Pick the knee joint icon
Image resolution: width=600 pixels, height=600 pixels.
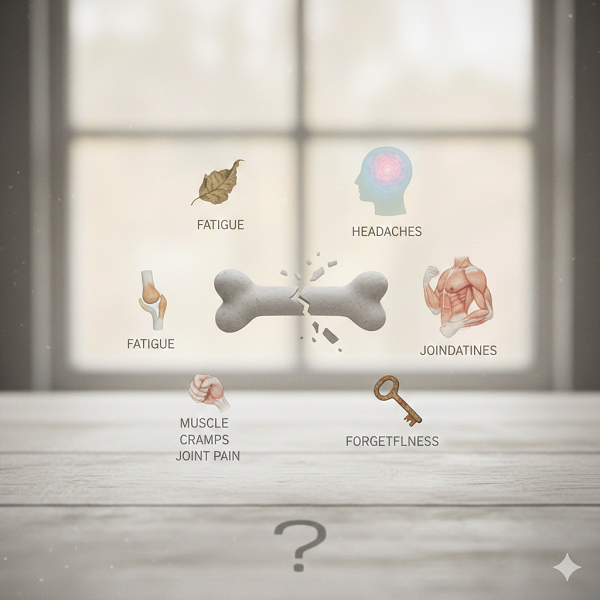tap(153, 299)
